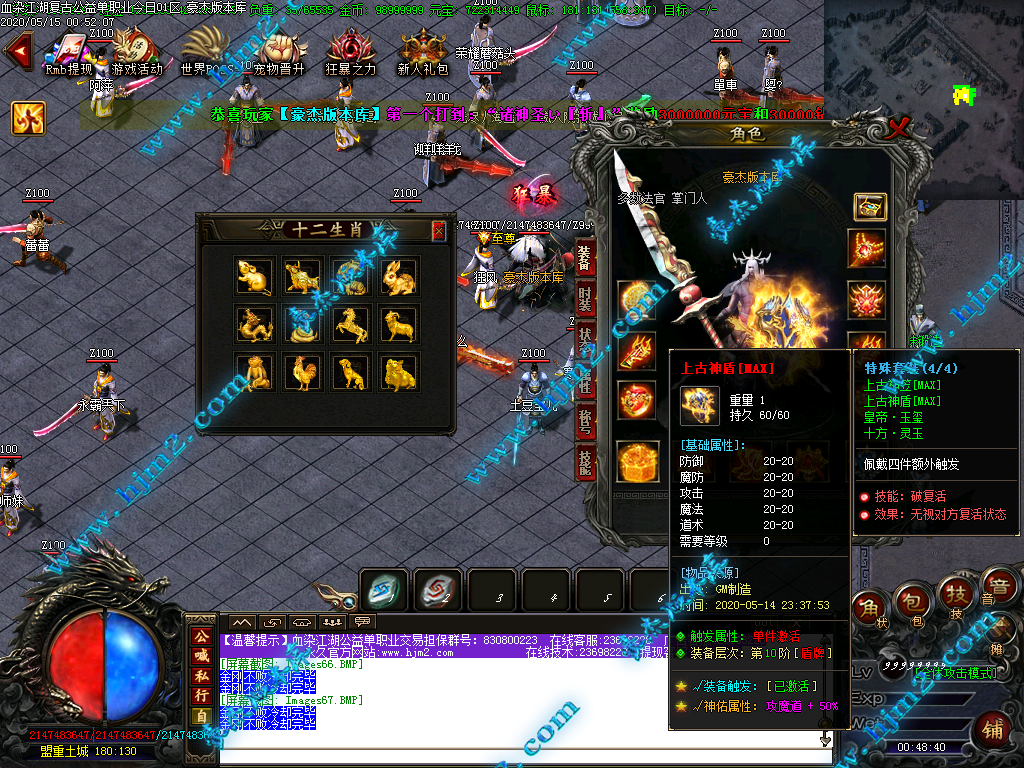Open the 铺 shop button
1024x768 pixels.
[x=992, y=727]
